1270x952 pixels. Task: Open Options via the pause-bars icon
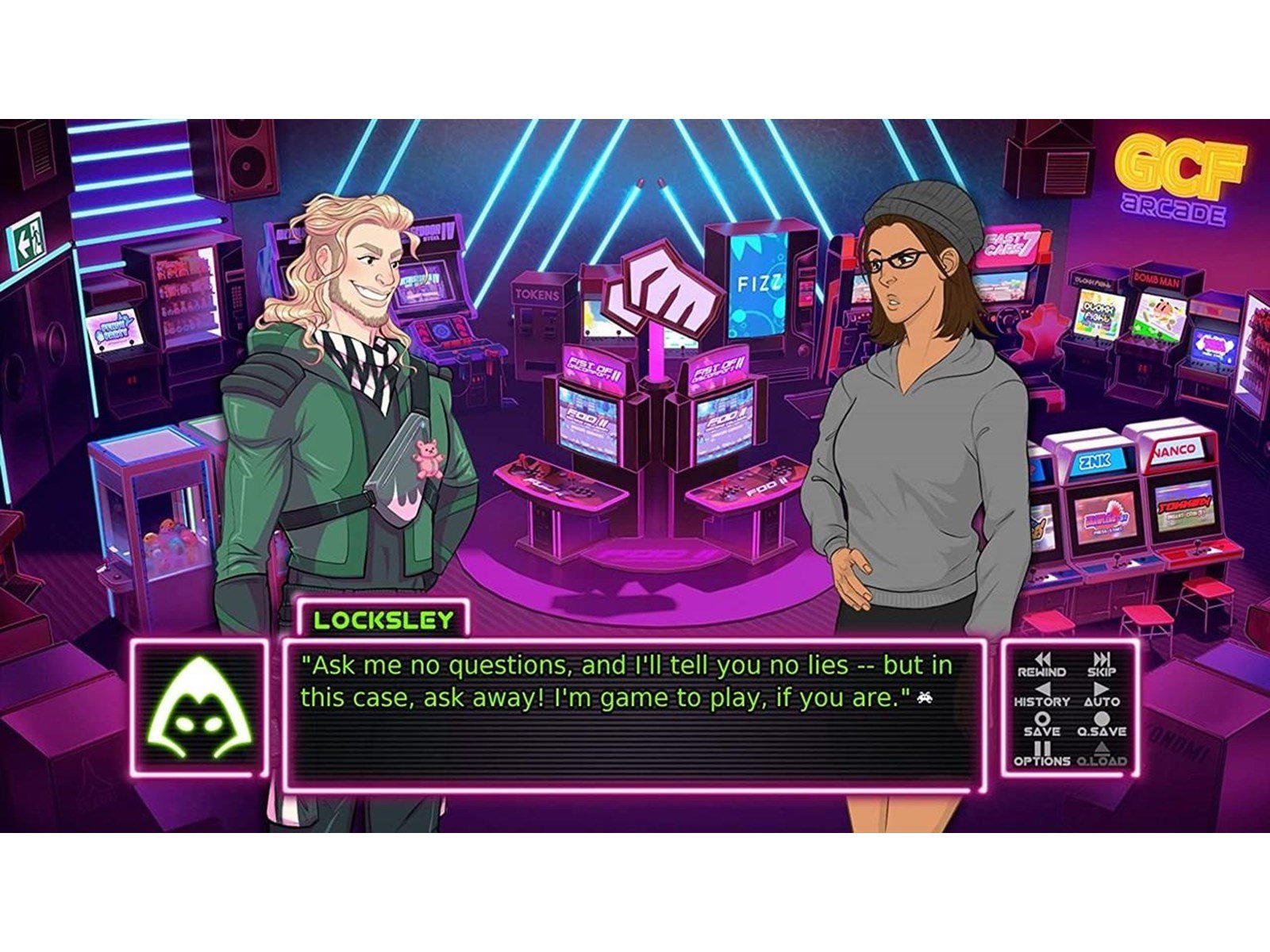[1043, 750]
